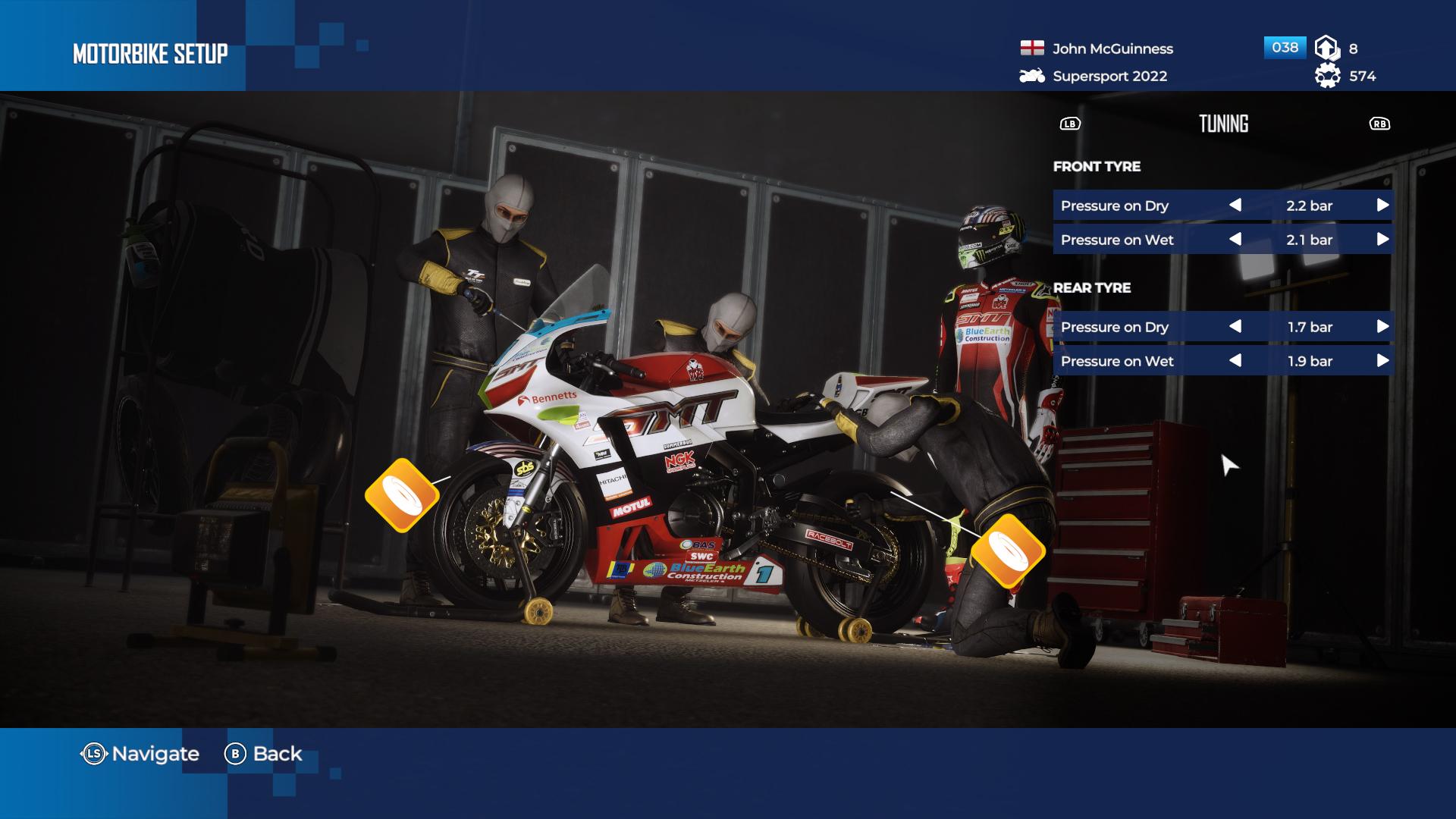Screen dimensions: 1456x819
Task: Click the LB bumper icon beside Tuning
Action: coord(1069,124)
